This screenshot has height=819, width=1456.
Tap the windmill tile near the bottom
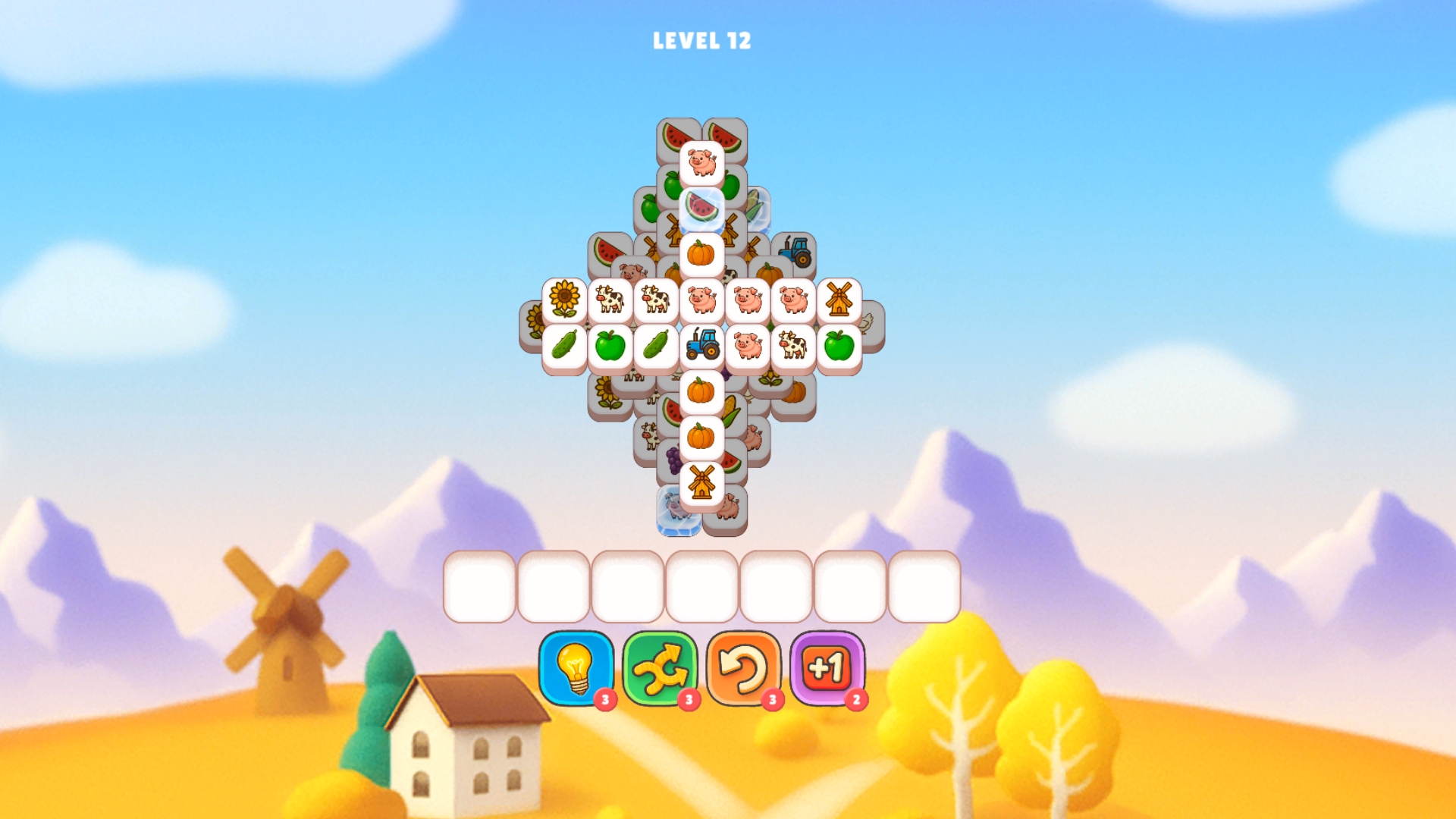[x=701, y=480]
